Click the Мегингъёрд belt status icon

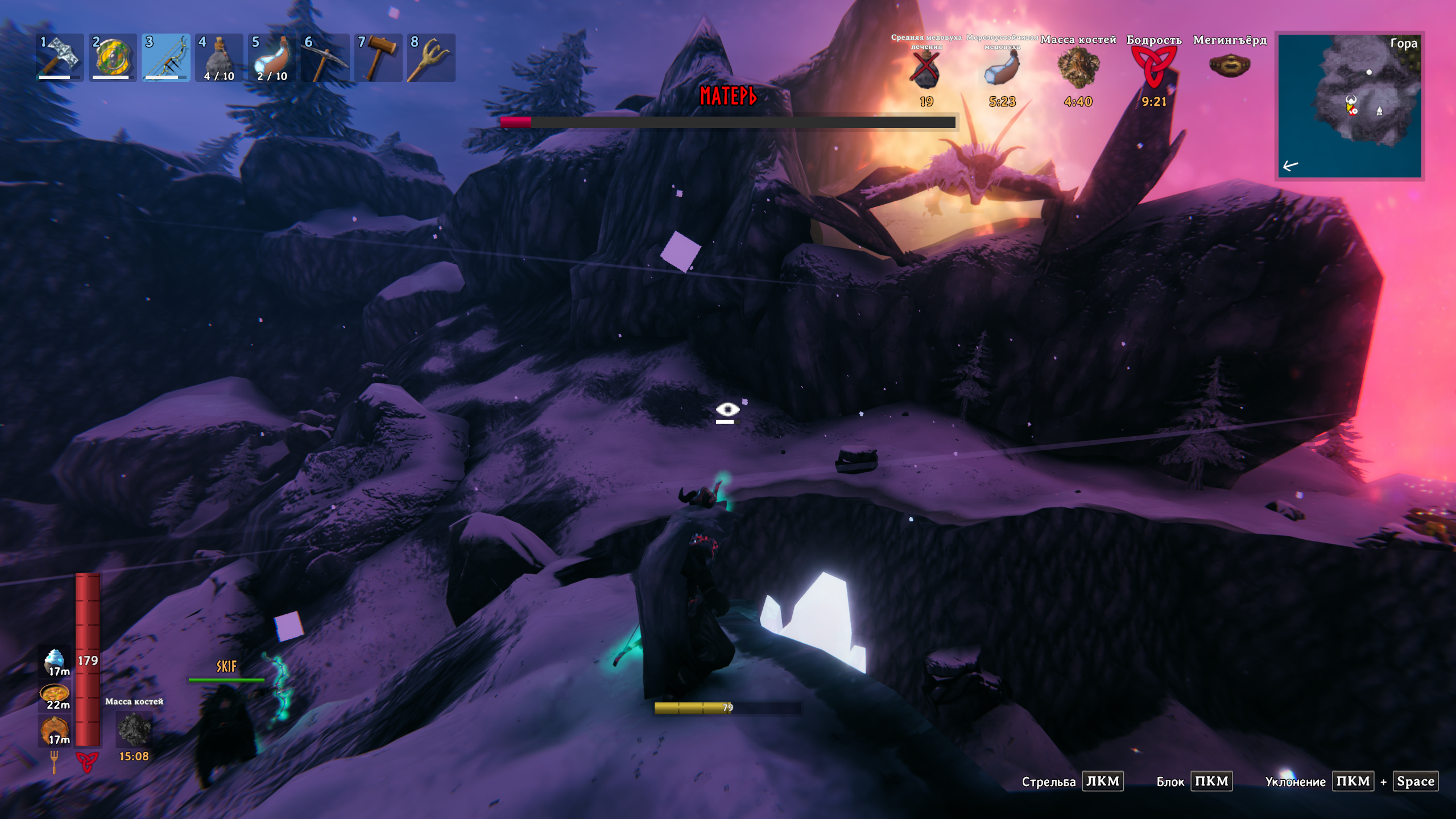[x=1230, y=66]
